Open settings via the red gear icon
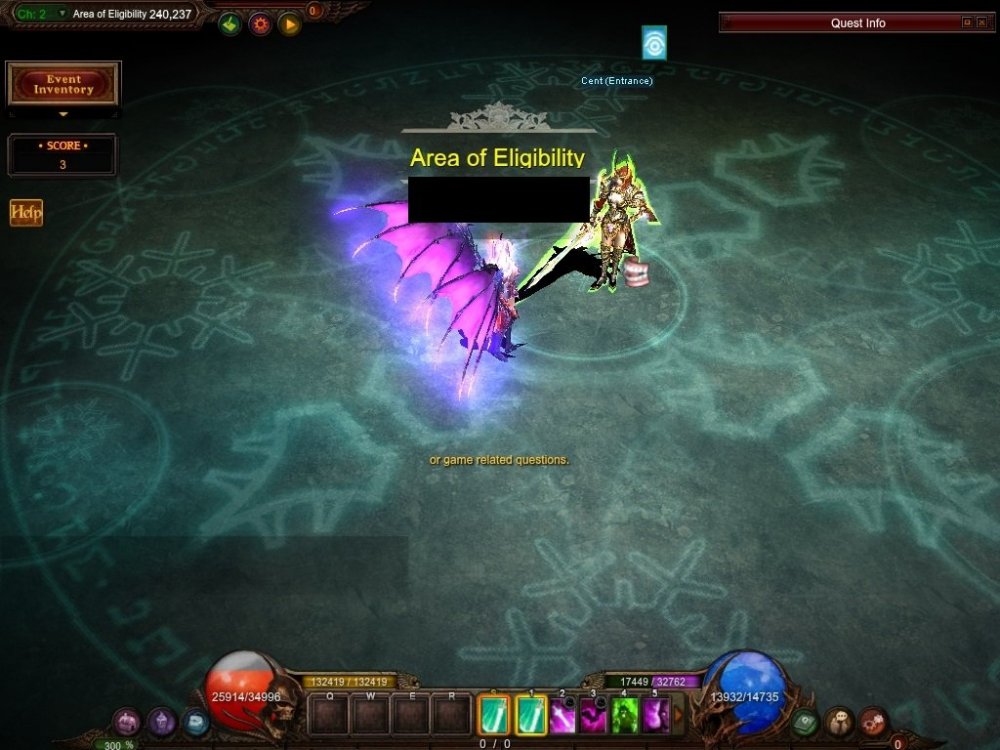The image size is (1000, 750). pyautogui.click(x=260, y=23)
